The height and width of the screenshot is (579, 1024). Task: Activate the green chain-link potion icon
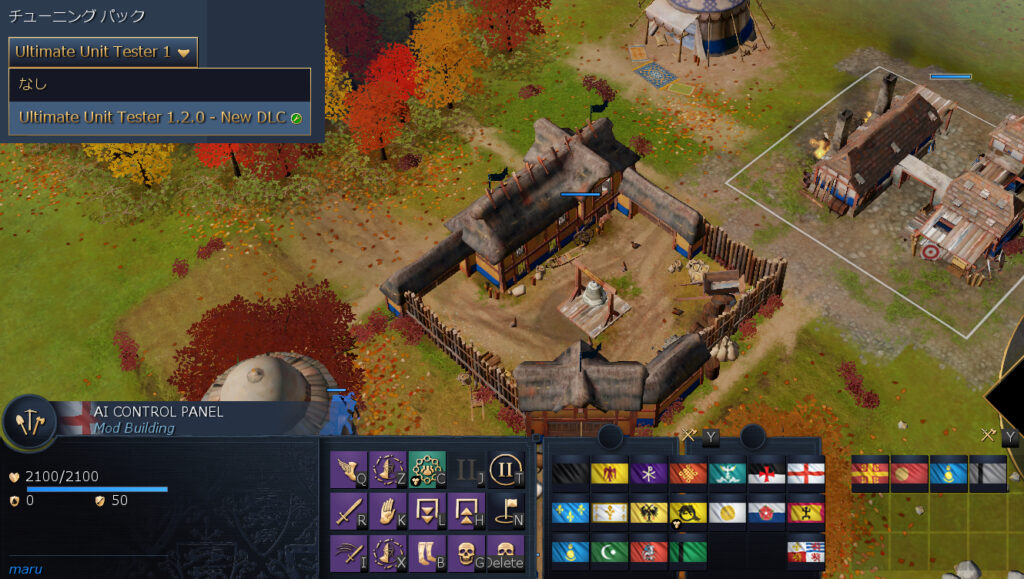(426, 468)
